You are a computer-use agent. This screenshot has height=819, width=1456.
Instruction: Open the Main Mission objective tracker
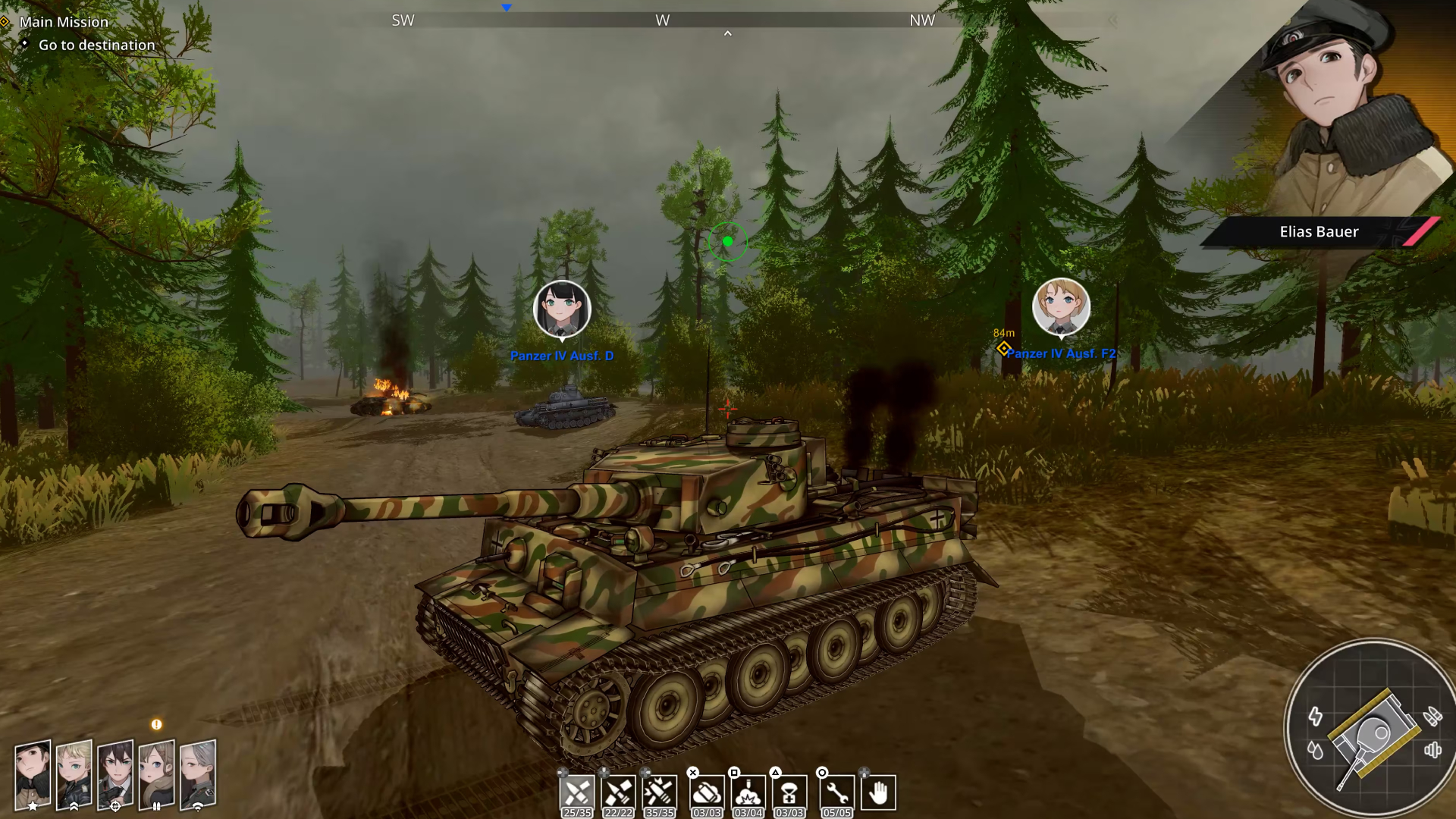[64, 22]
